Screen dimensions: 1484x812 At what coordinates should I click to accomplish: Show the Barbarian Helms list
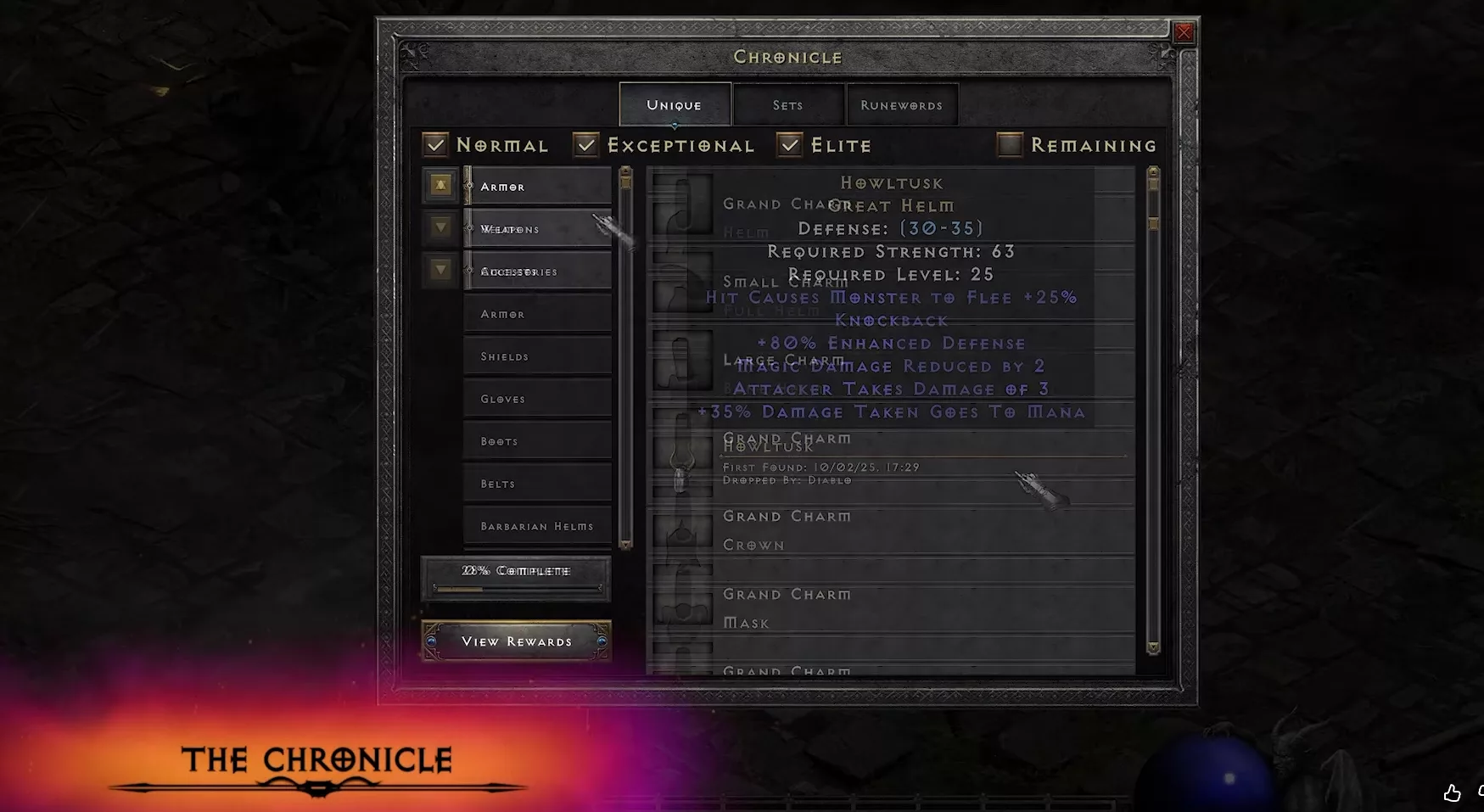(537, 526)
